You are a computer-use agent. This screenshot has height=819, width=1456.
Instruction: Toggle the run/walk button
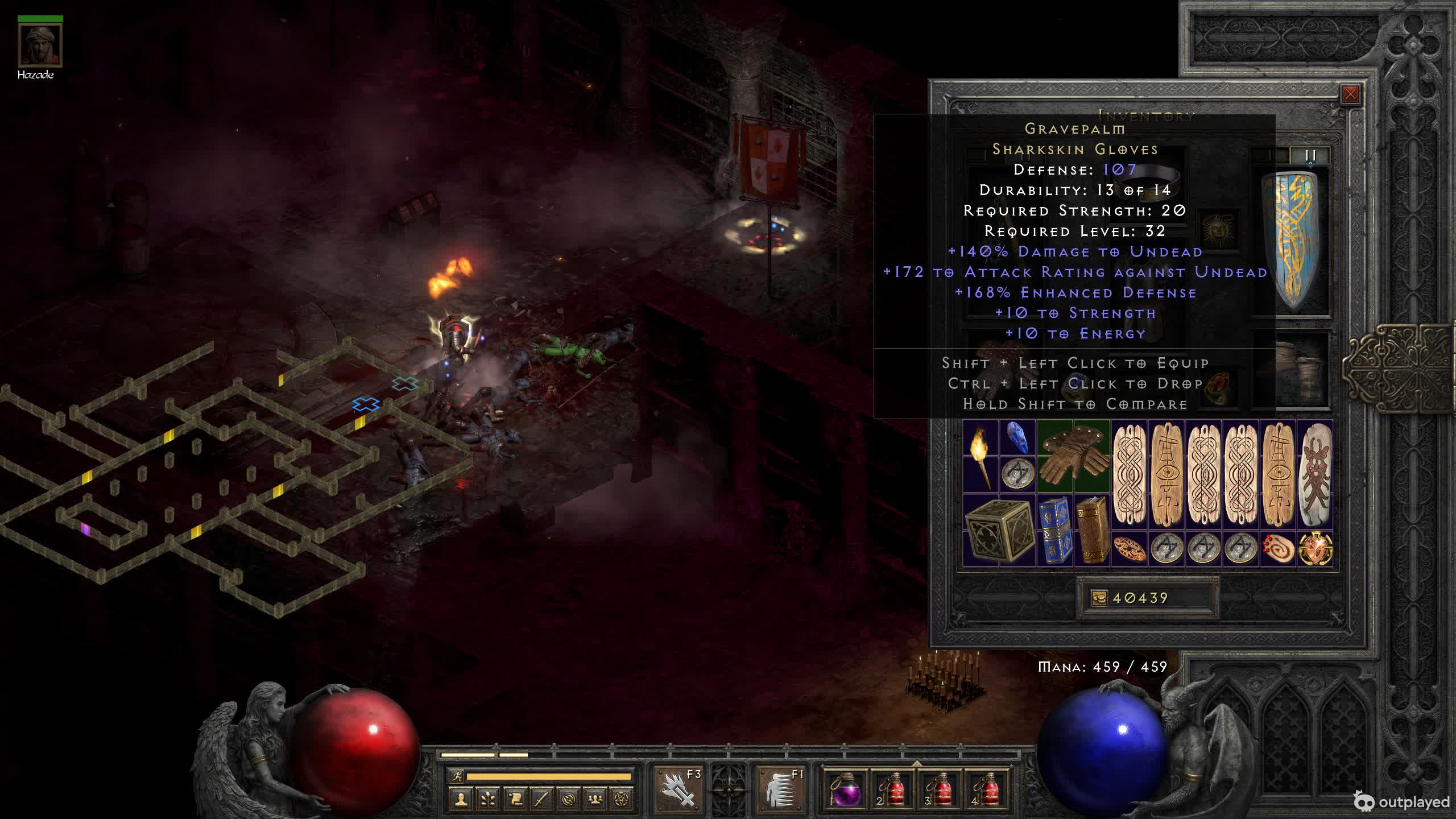(x=456, y=776)
